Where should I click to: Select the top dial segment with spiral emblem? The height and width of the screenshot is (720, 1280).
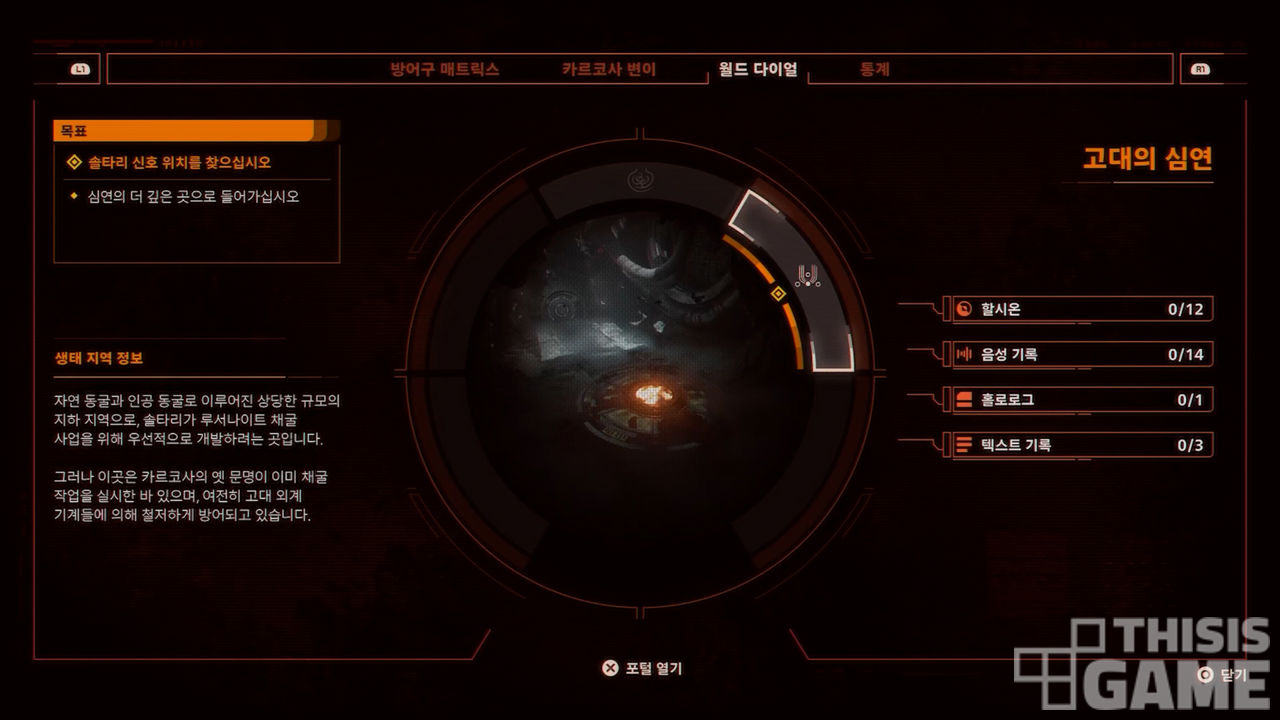[640, 181]
